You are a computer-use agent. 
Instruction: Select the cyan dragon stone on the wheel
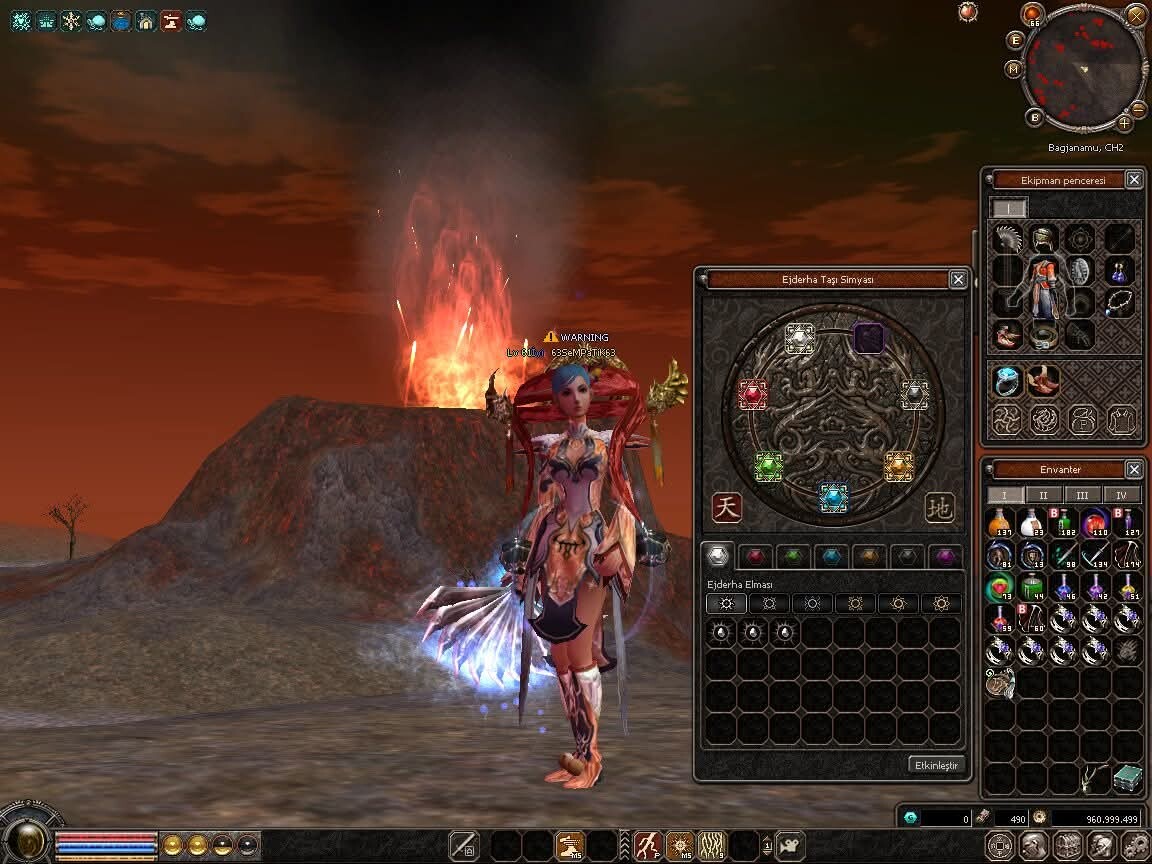(832, 496)
